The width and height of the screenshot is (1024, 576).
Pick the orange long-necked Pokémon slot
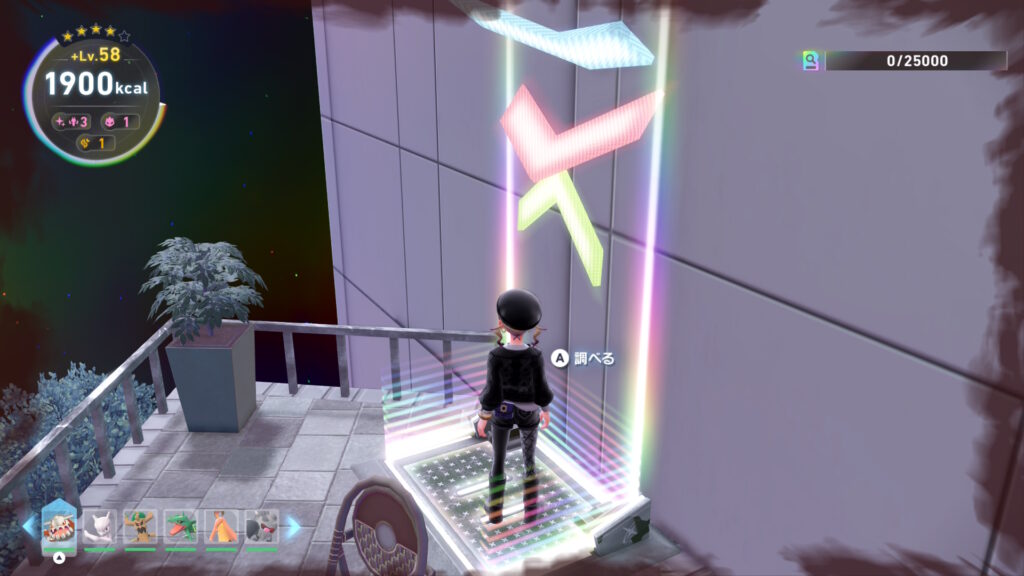(221, 526)
